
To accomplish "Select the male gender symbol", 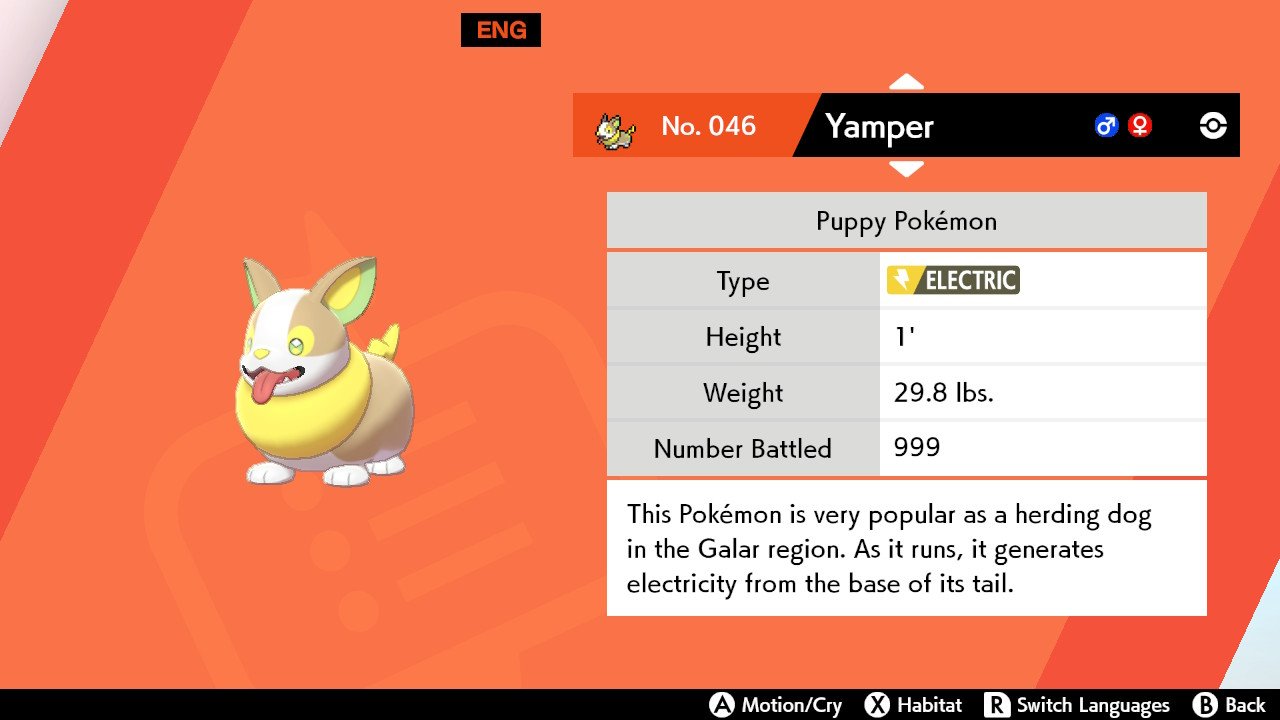I will pos(1106,126).
